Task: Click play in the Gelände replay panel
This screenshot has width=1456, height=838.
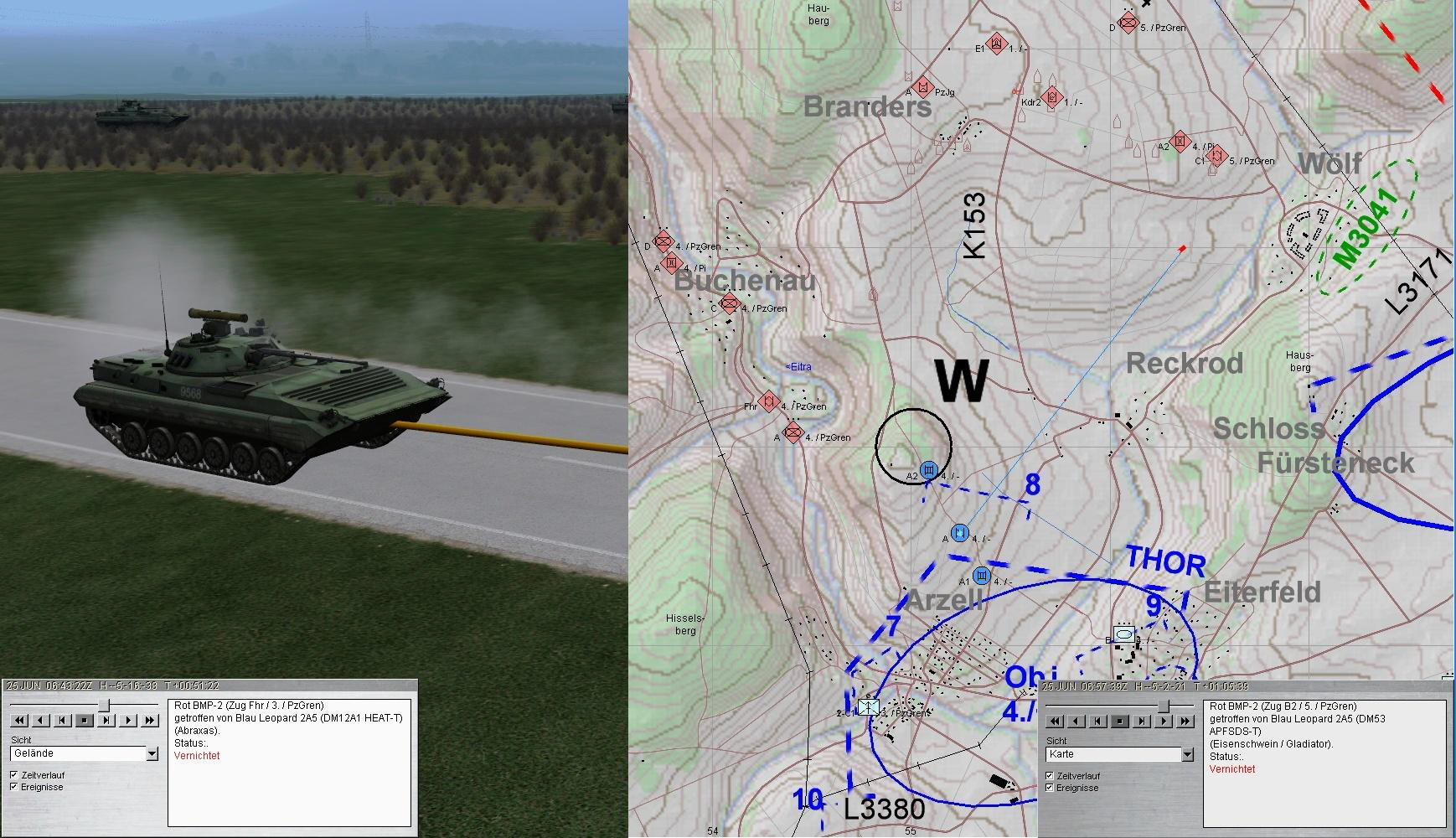Action: coord(128,720)
